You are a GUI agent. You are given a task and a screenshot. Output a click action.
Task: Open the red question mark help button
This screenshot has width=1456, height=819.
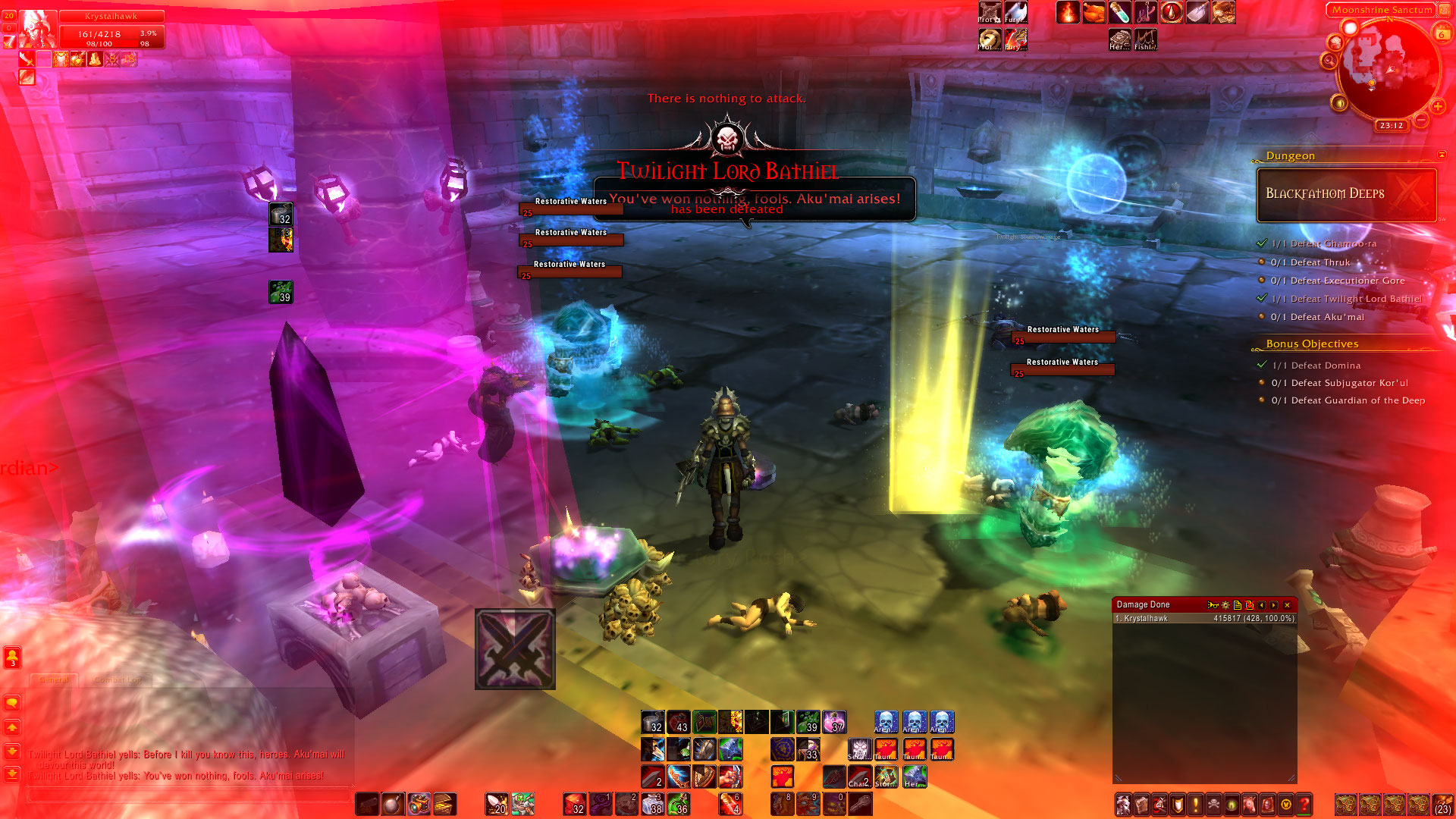[1304, 804]
